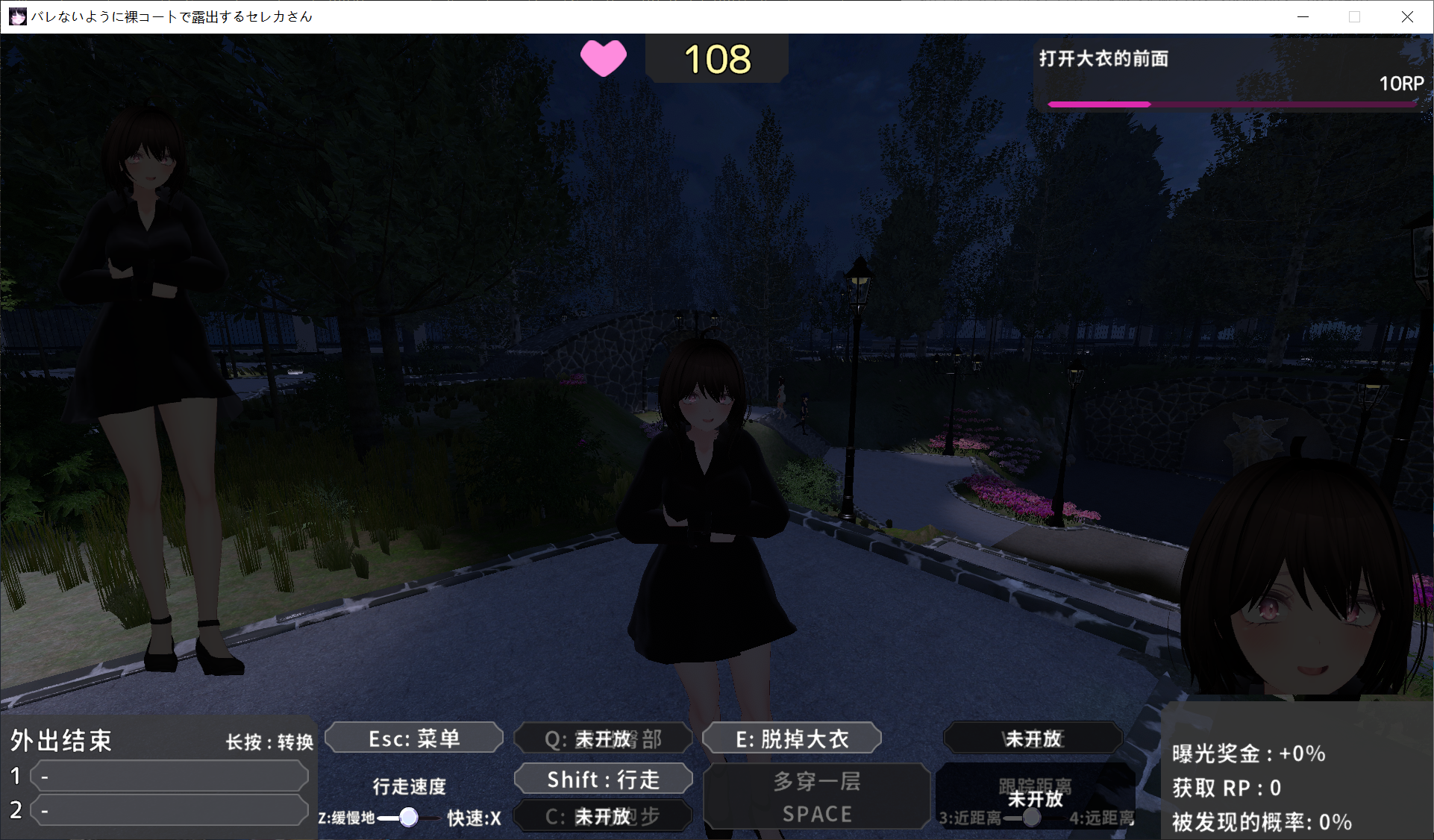Click the locked Q:未开放 action button
The height and width of the screenshot is (840, 1434).
coord(602,738)
